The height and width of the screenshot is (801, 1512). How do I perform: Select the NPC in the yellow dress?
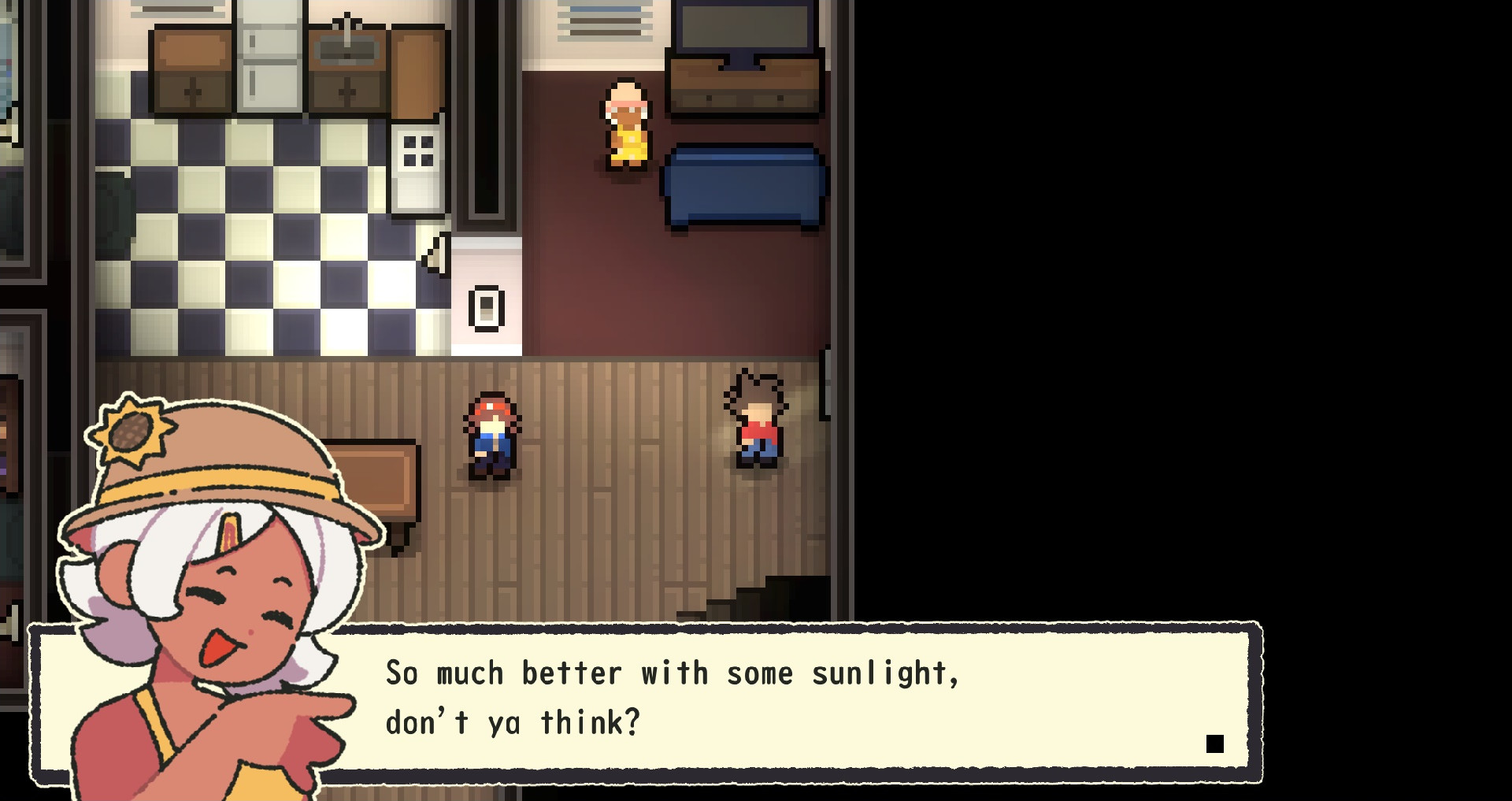[x=626, y=126]
